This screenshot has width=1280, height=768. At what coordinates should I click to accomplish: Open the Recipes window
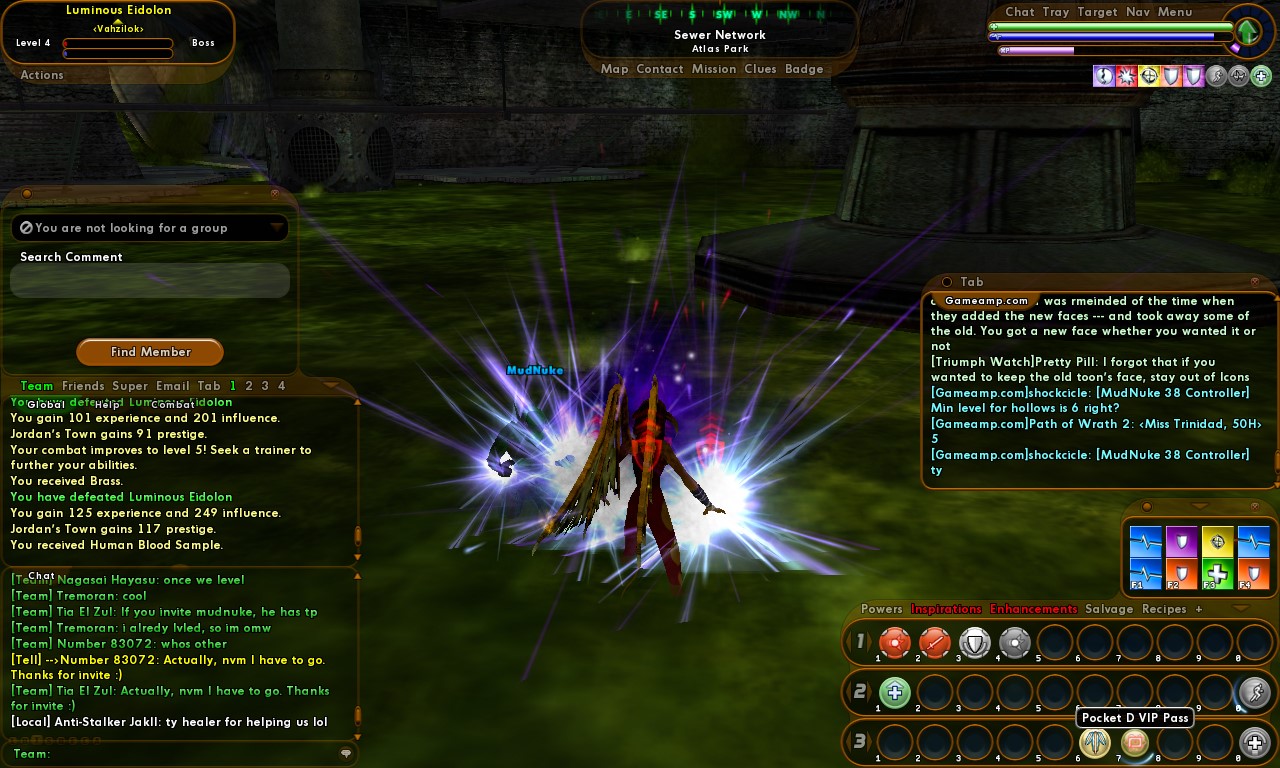[1164, 609]
